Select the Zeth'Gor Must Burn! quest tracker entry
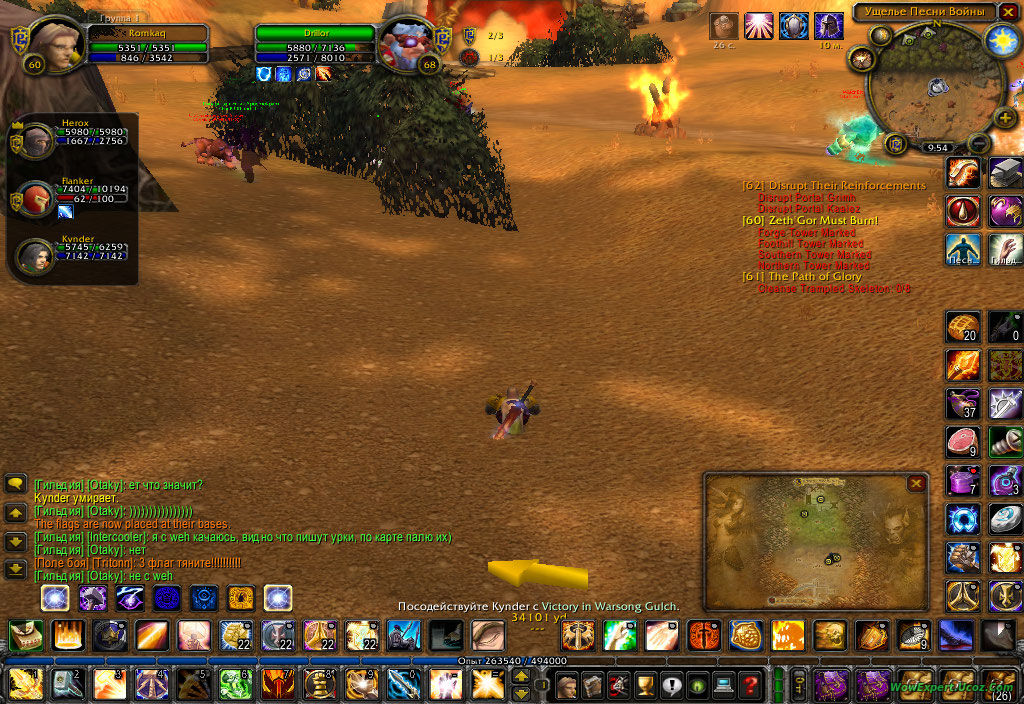The height and width of the screenshot is (704, 1024). [x=810, y=220]
